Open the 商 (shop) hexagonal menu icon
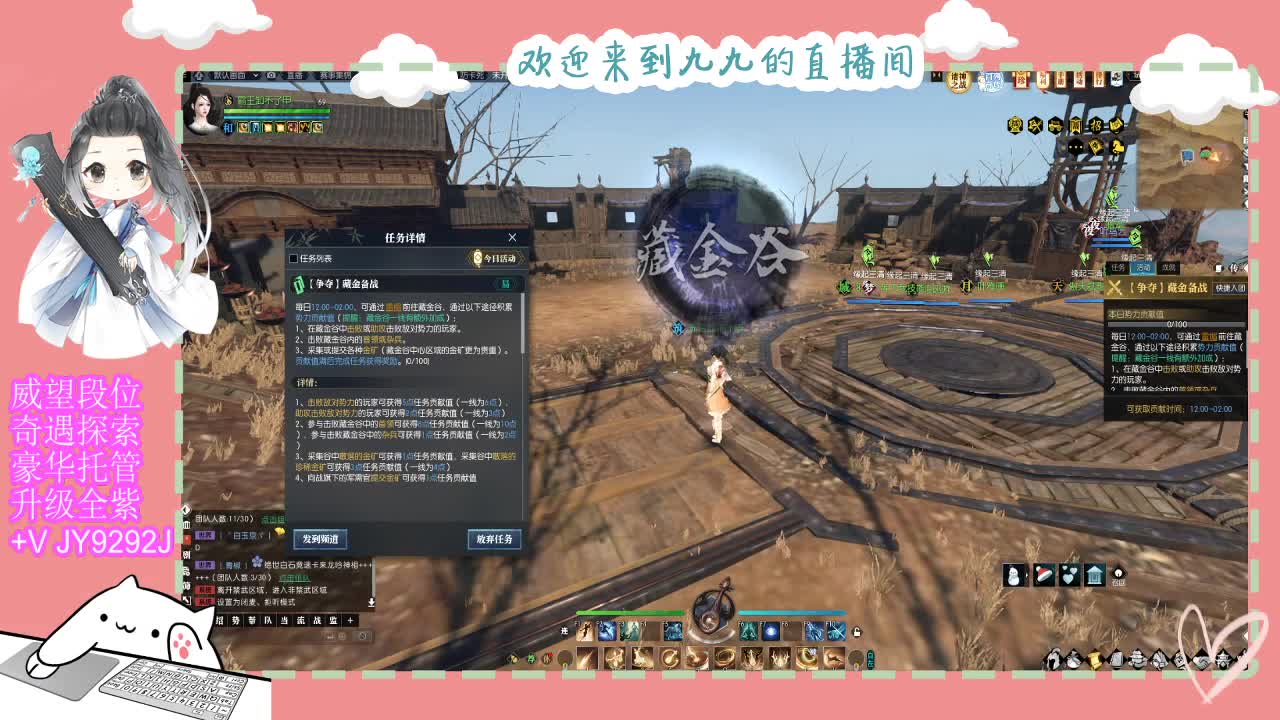 (x=1074, y=125)
